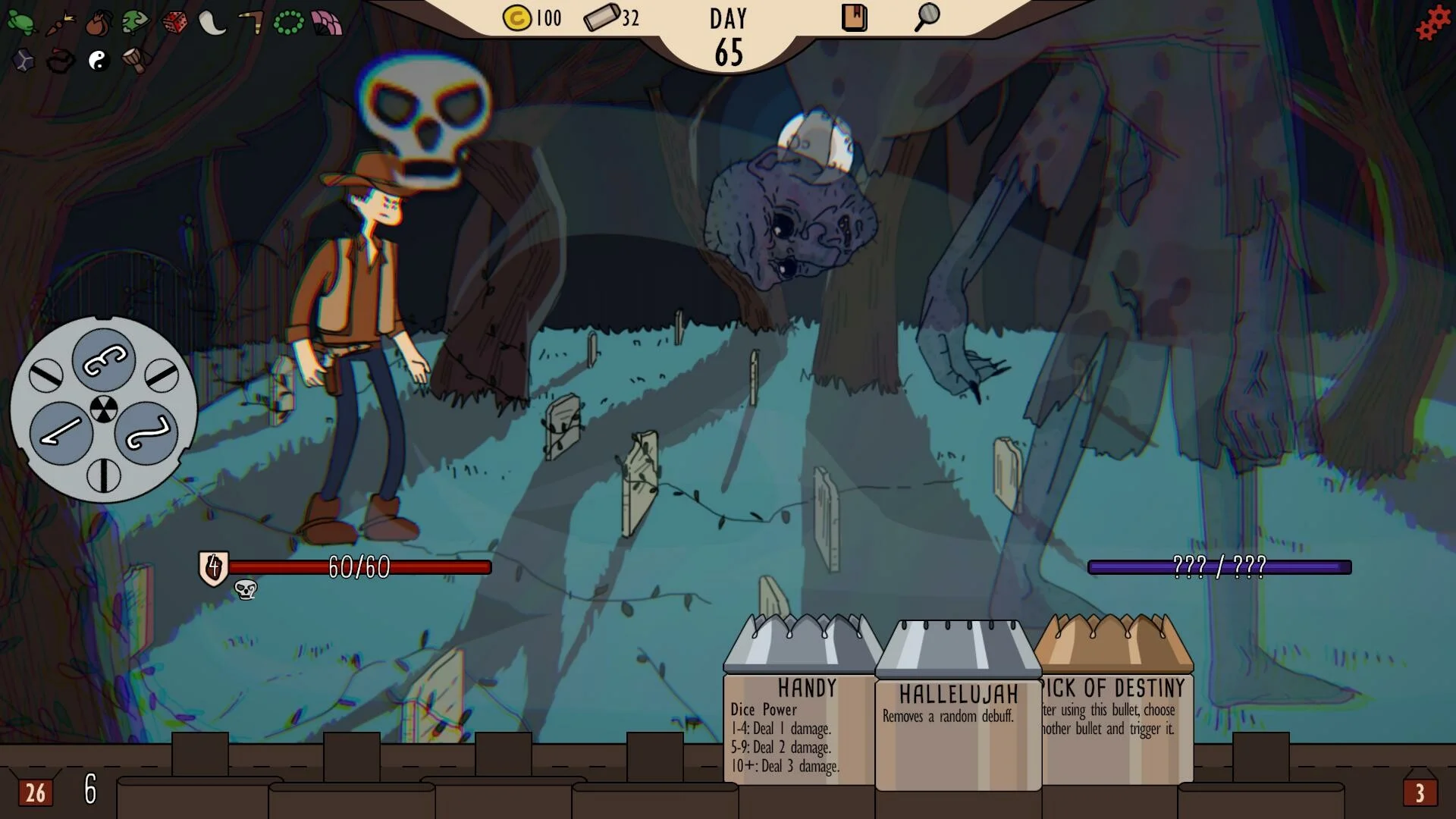The height and width of the screenshot is (819, 1456).
Task: Inspect the green bead bracelet relic
Action: click(288, 23)
